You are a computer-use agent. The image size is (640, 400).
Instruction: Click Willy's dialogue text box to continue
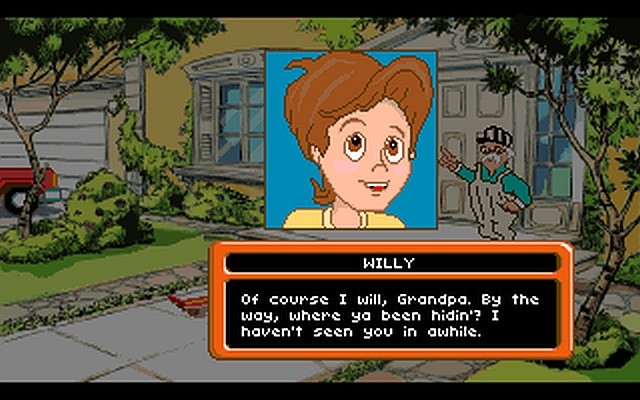(391, 315)
